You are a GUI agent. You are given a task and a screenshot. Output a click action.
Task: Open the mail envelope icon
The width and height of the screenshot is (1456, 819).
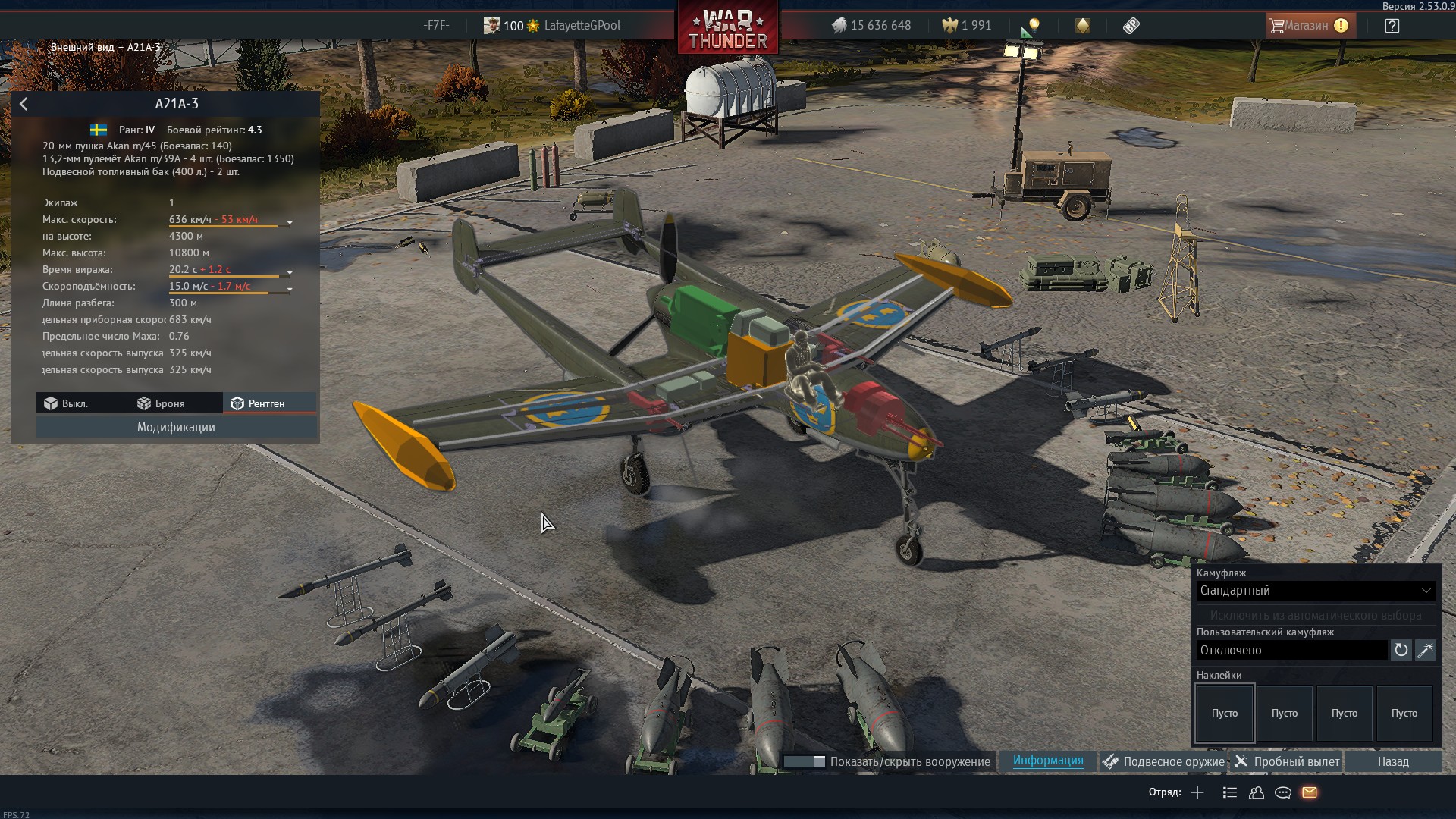(x=1310, y=792)
